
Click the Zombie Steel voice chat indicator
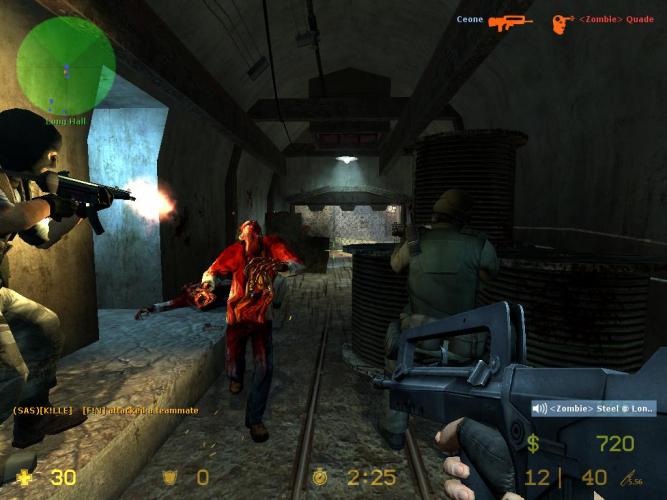[594, 408]
